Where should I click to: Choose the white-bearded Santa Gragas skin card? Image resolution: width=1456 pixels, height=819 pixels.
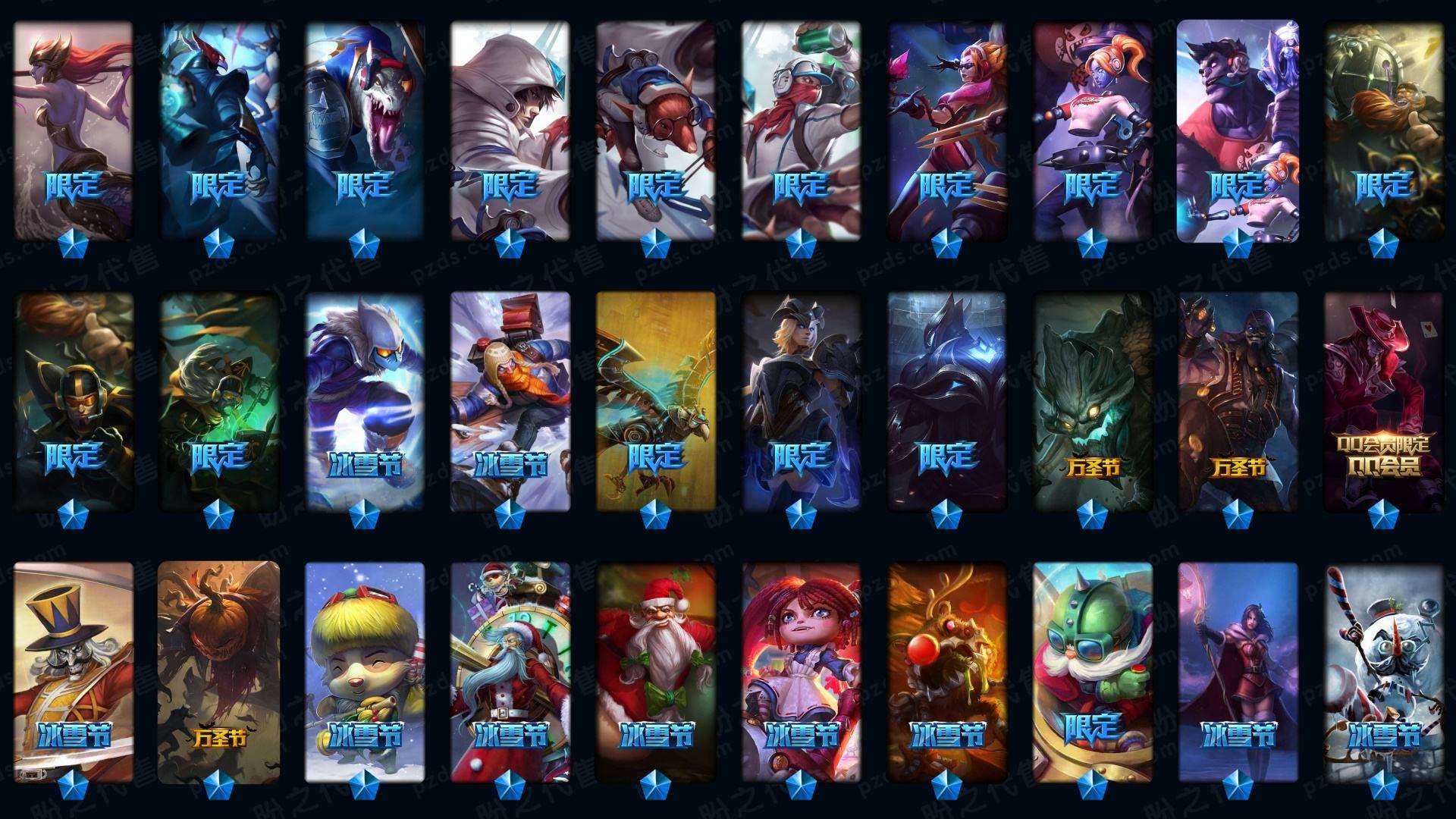655,672
